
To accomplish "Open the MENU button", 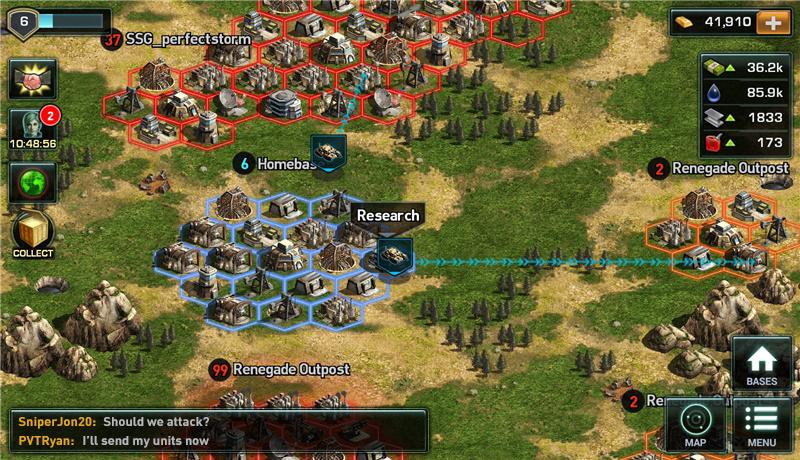I will coord(761,424).
